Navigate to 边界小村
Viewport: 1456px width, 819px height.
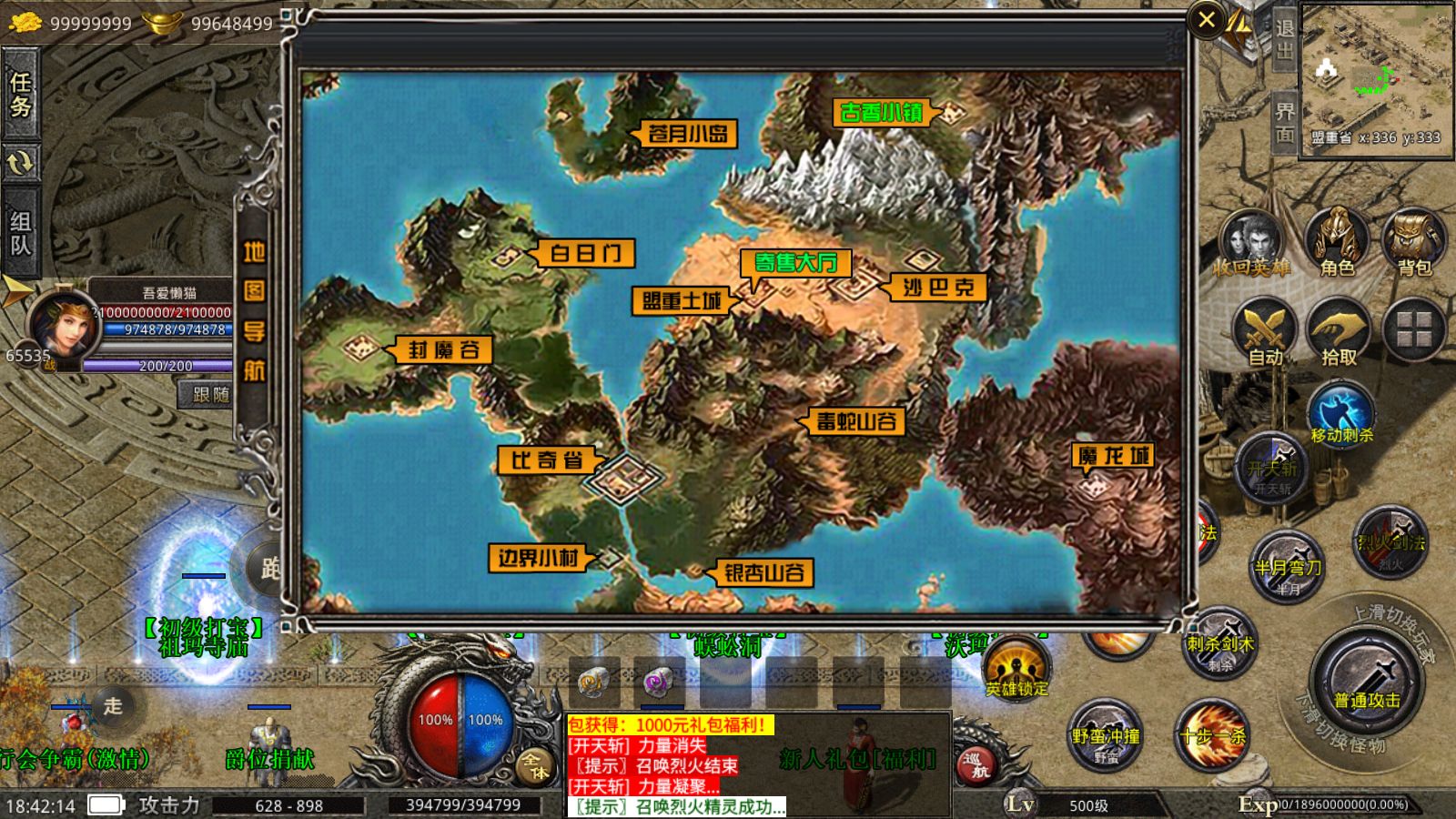click(x=538, y=558)
